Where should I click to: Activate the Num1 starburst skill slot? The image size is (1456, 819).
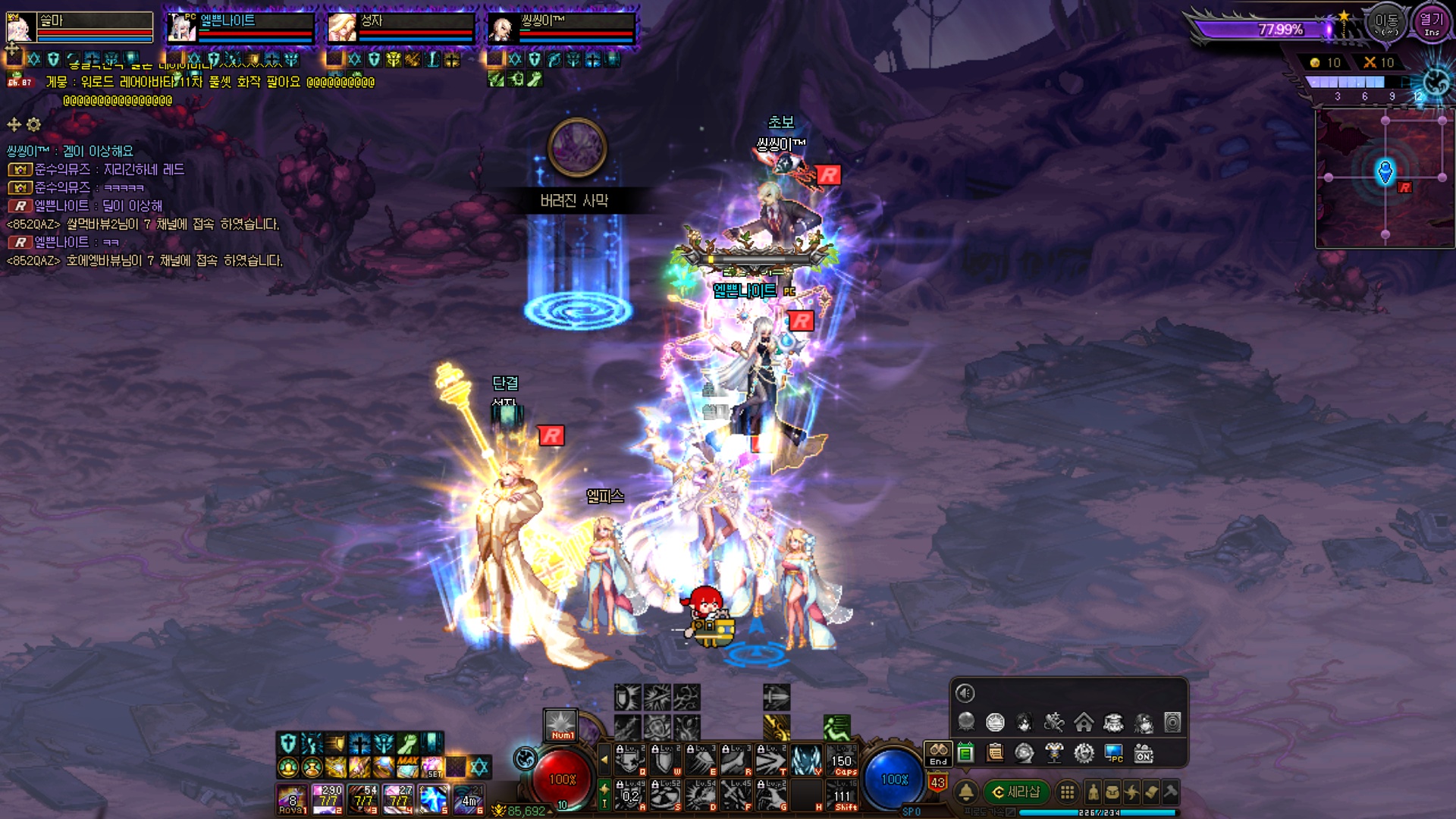point(561,724)
